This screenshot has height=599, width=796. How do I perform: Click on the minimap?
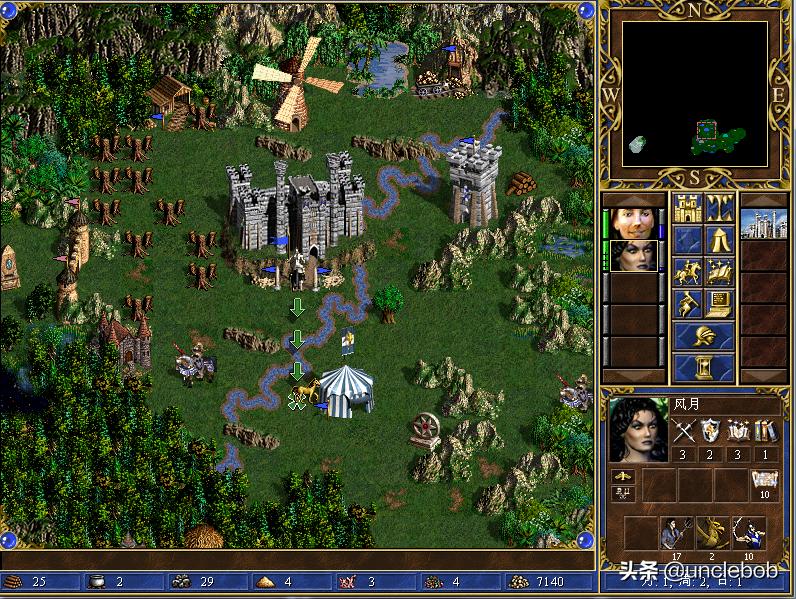pyautogui.click(x=695, y=95)
